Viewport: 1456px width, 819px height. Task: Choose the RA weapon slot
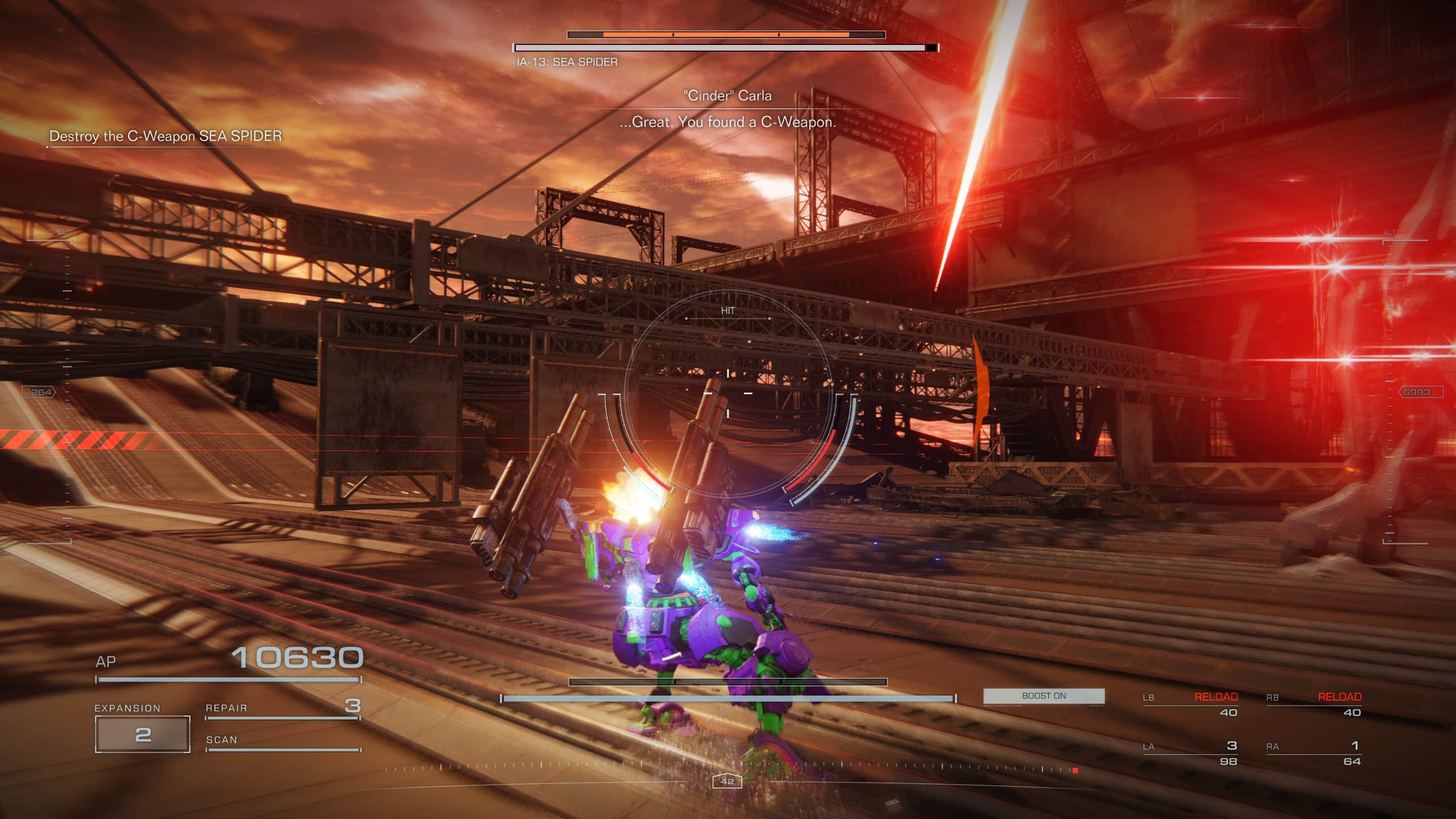[1313, 753]
